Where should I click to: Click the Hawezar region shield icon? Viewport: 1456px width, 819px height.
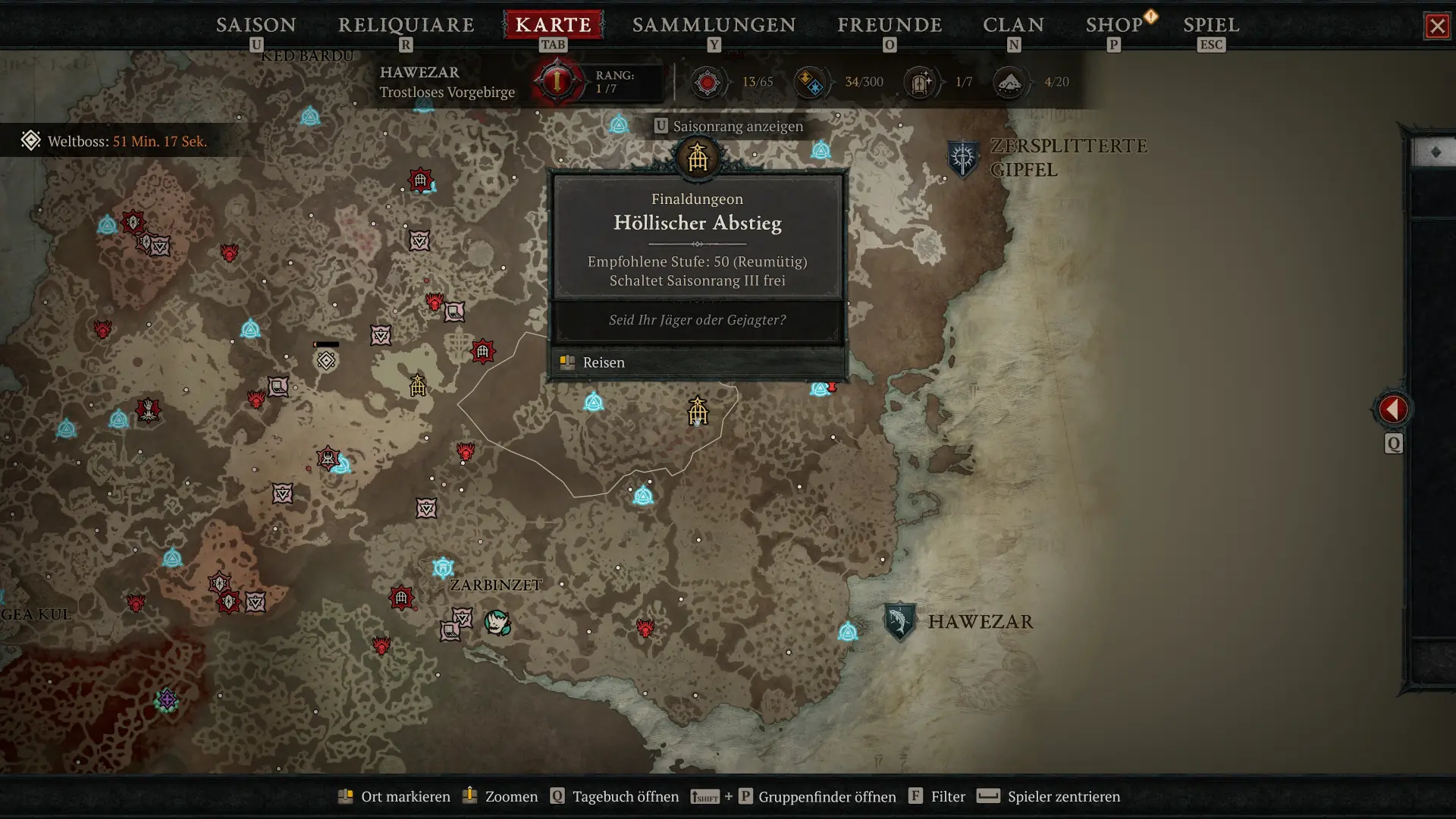pyautogui.click(x=899, y=620)
